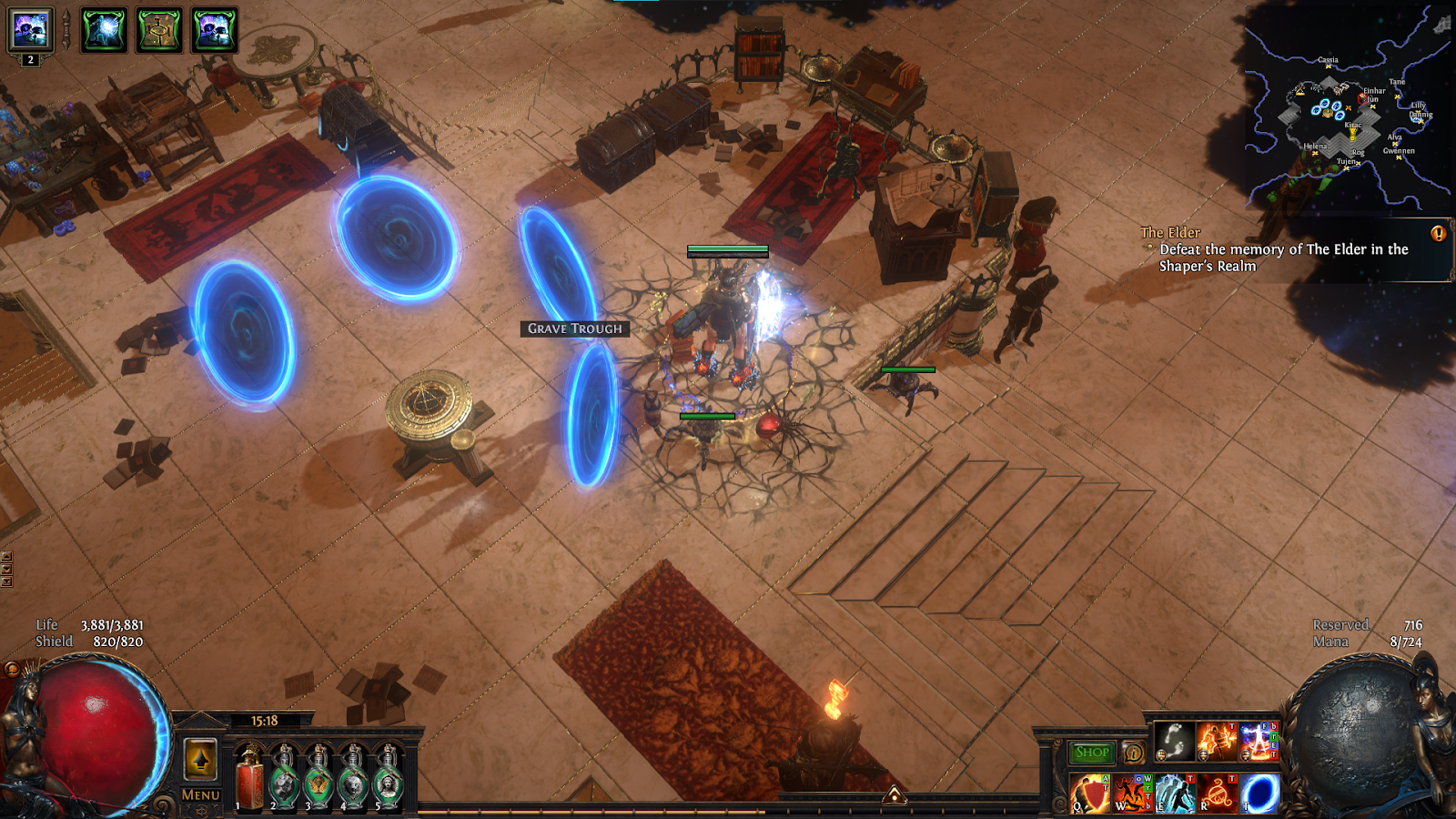Activate the blue dash skill on E
1456x819 pixels.
(1175, 794)
